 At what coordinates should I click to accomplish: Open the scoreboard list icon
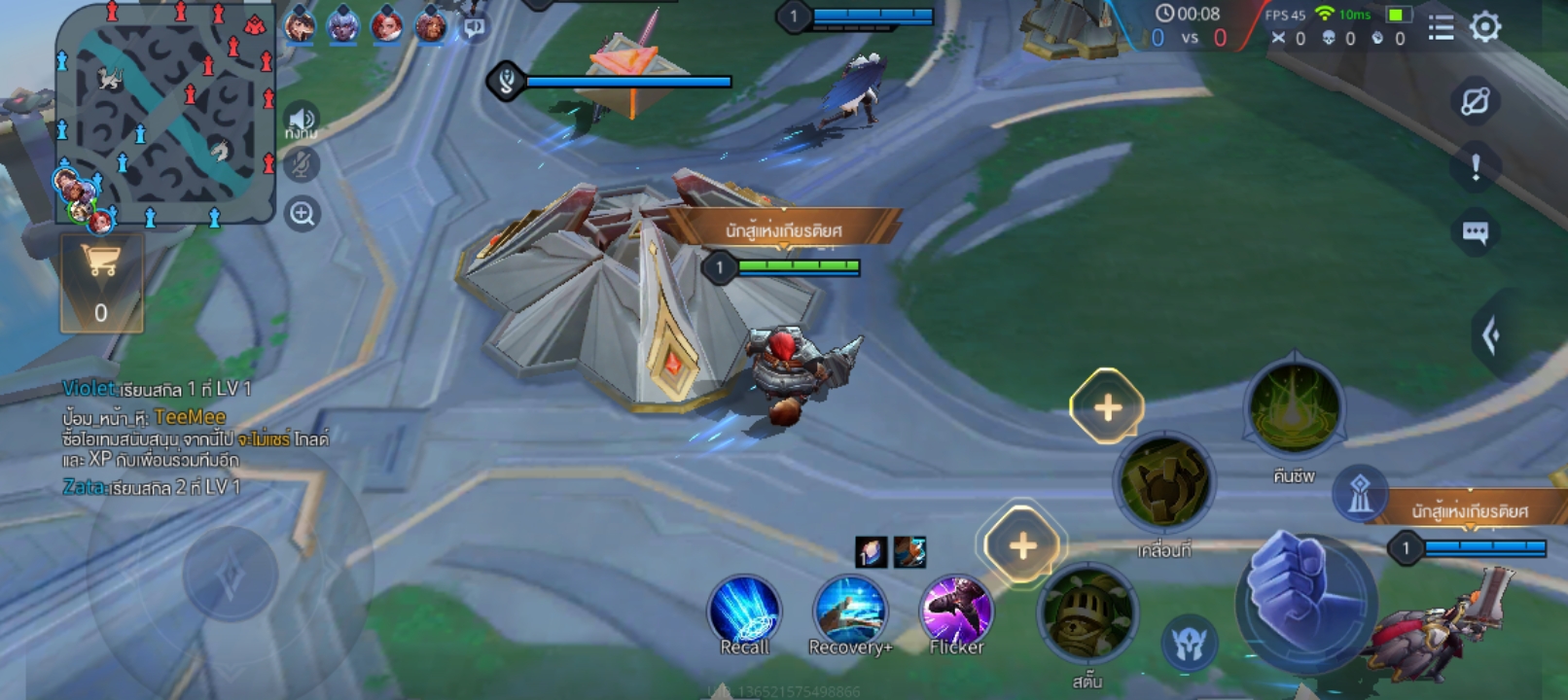coord(1441,28)
